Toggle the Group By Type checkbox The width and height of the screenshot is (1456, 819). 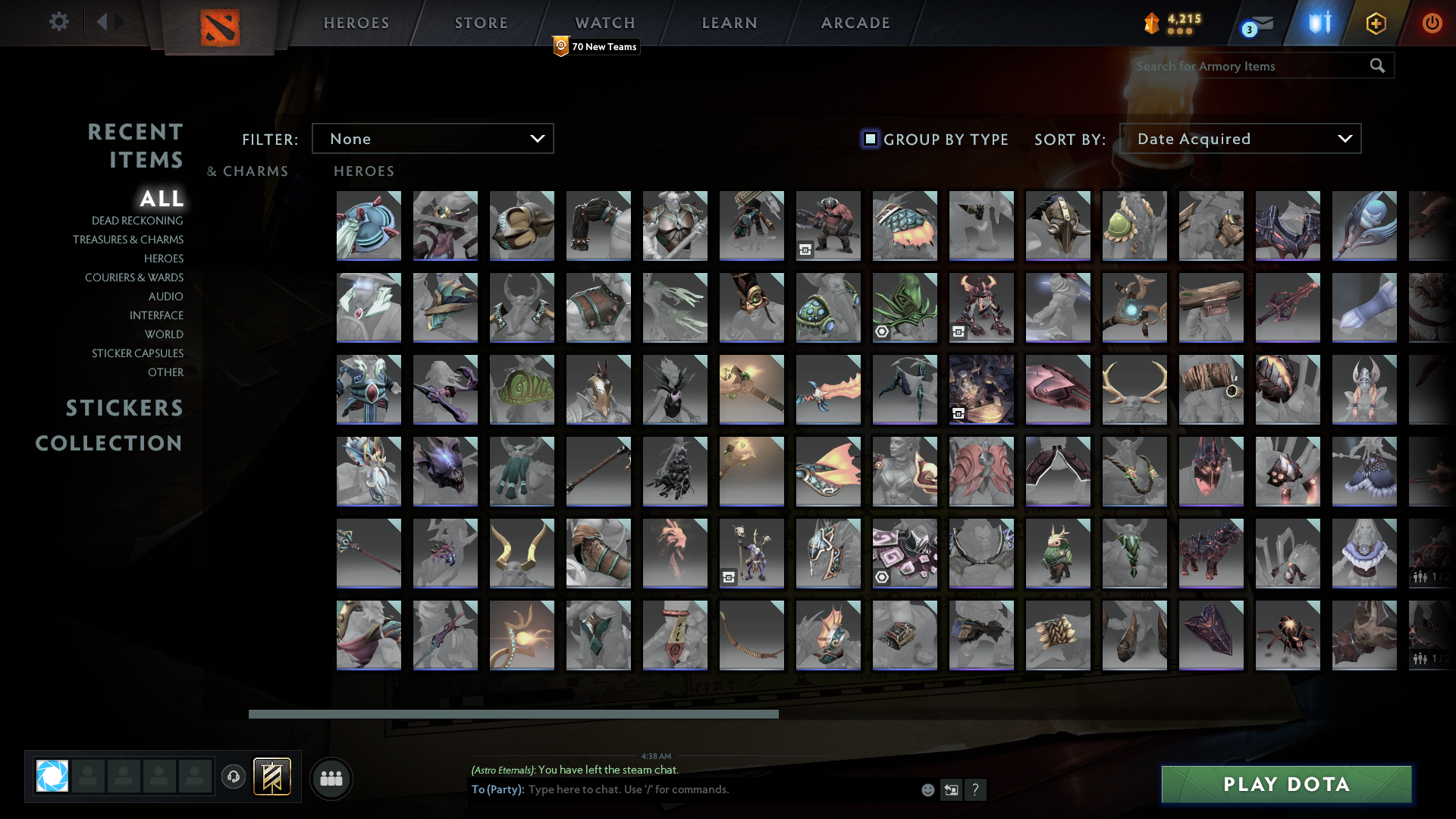pyautogui.click(x=870, y=139)
